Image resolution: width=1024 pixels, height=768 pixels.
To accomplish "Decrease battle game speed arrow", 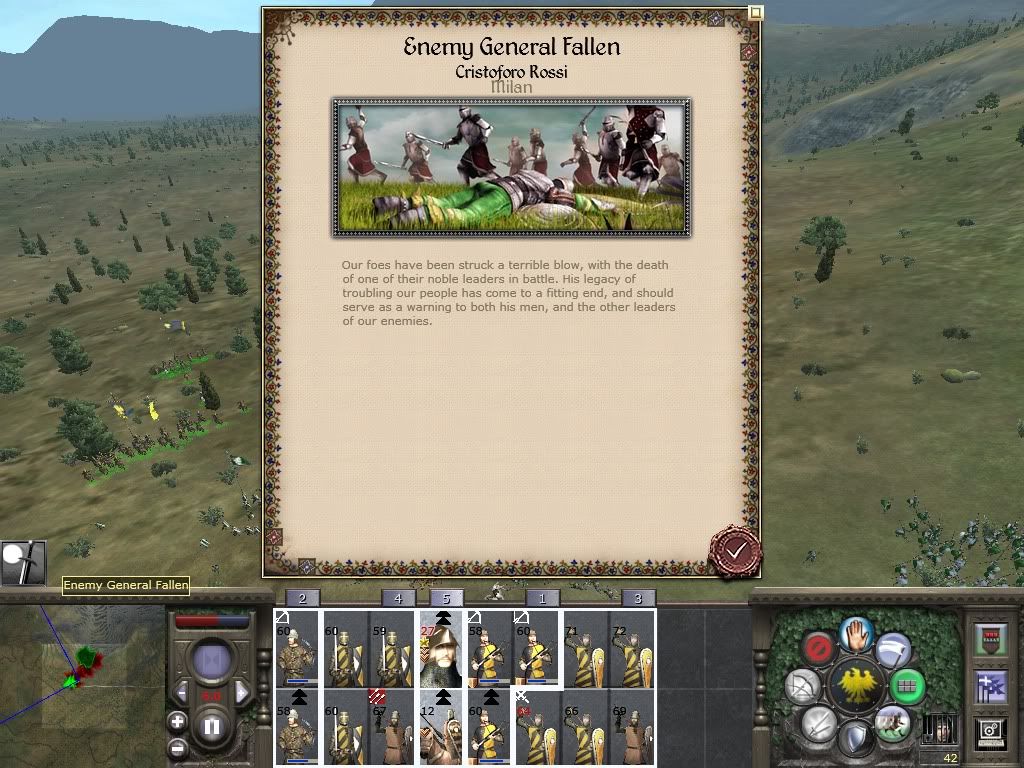I will point(183,693).
